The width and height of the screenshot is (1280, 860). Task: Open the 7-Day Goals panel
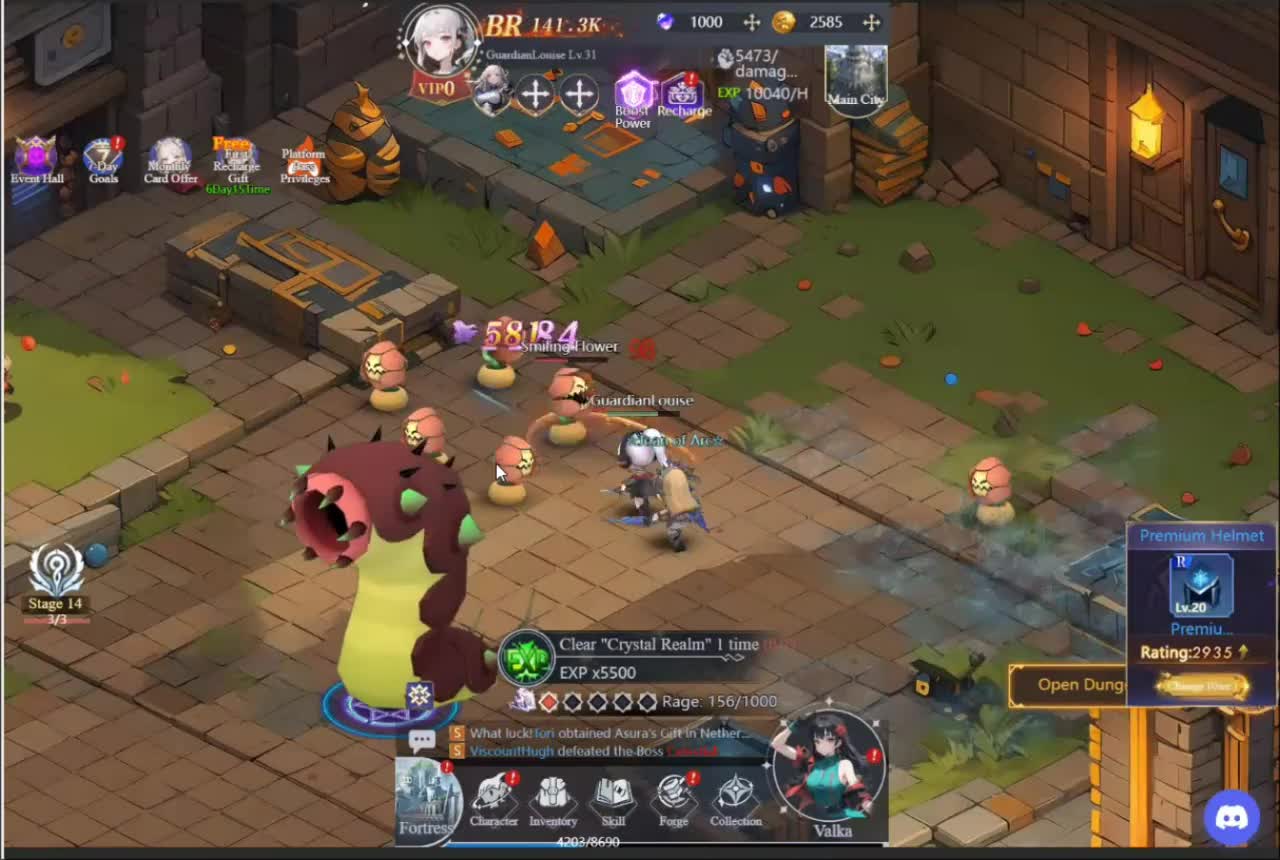tap(103, 160)
